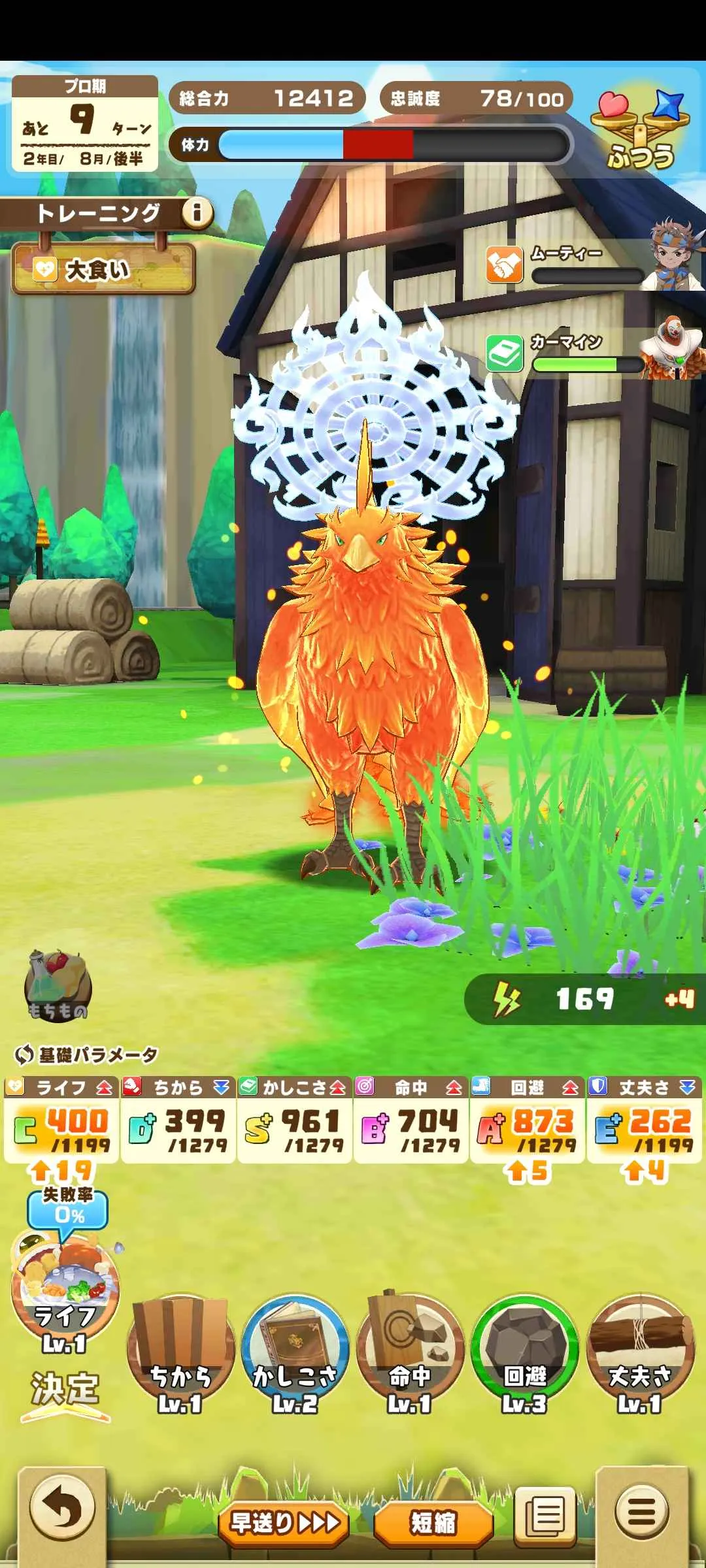Choose the ちから training
The image size is (706, 1568).
pos(180,1352)
